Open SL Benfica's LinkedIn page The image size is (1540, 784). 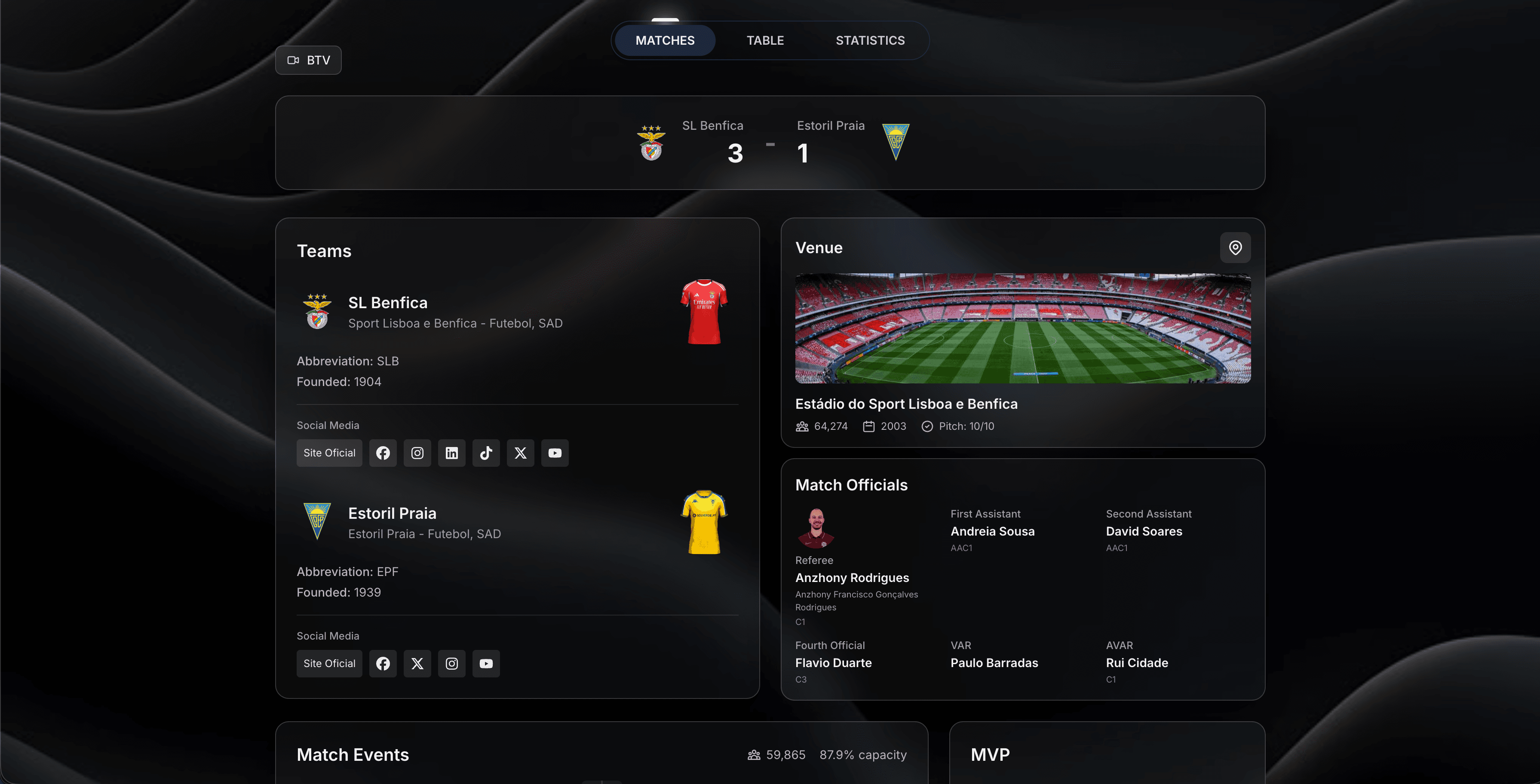click(451, 453)
